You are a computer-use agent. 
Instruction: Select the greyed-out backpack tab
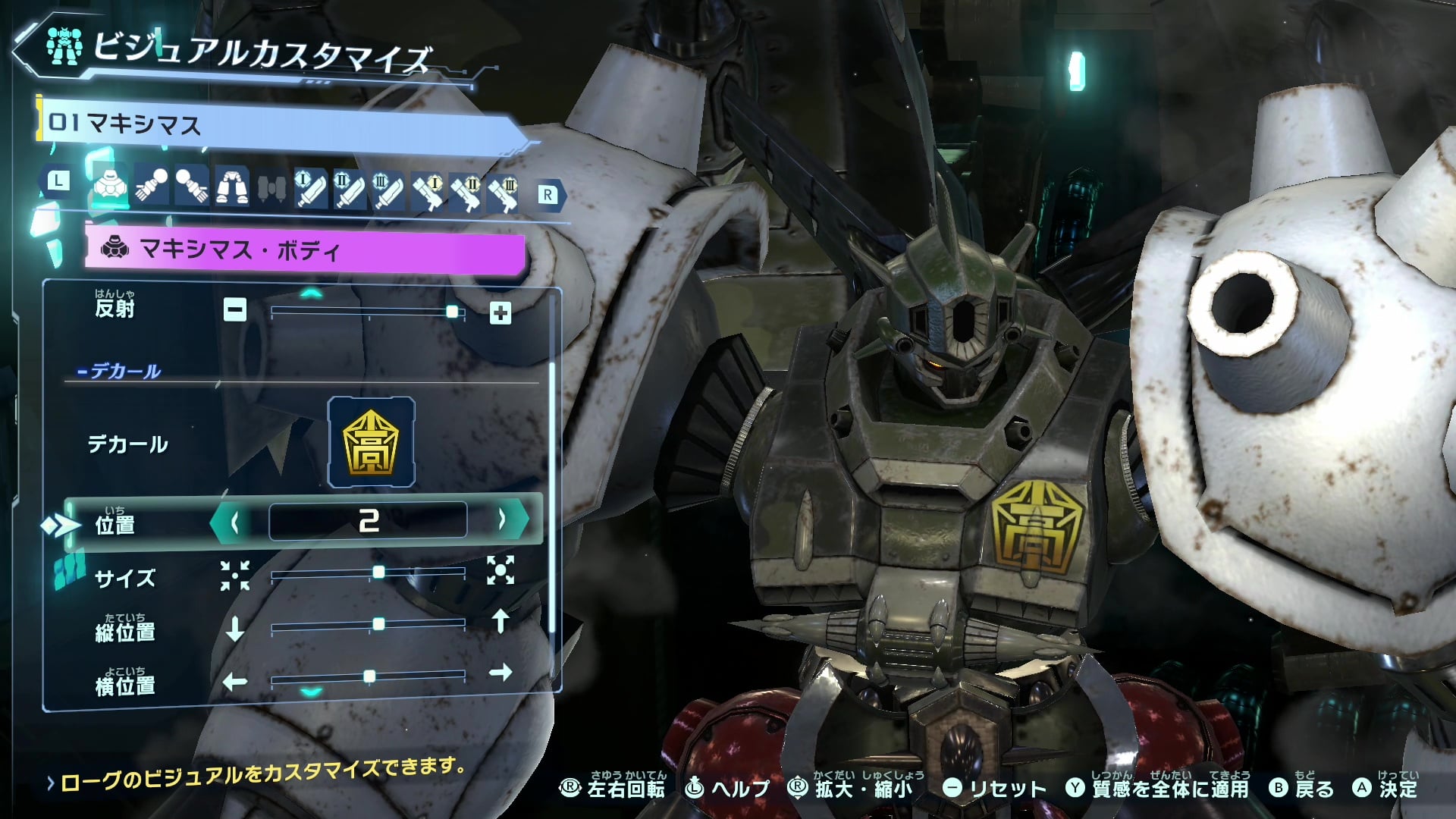271,188
